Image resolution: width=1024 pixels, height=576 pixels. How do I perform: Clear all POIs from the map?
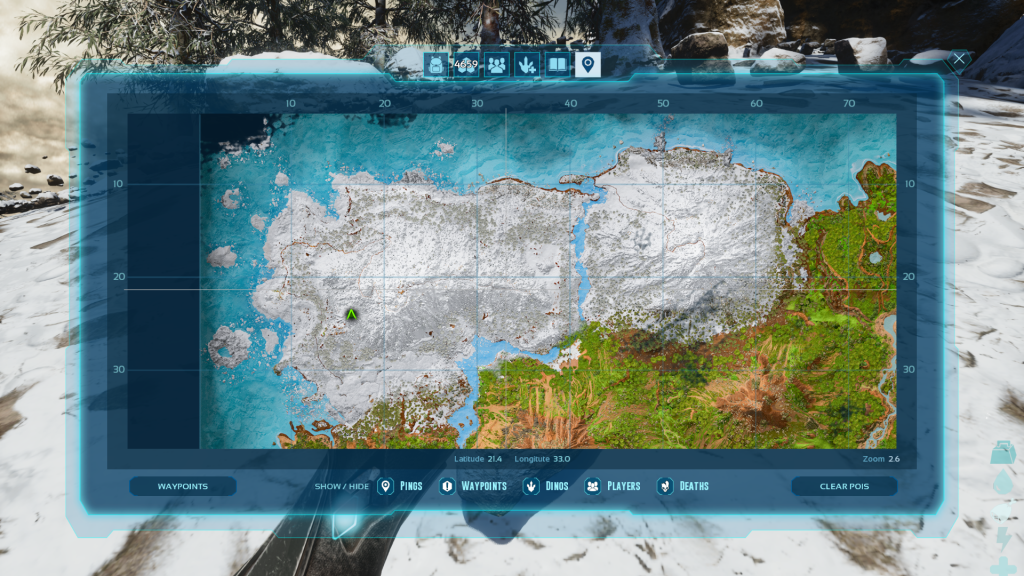coord(844,487)
